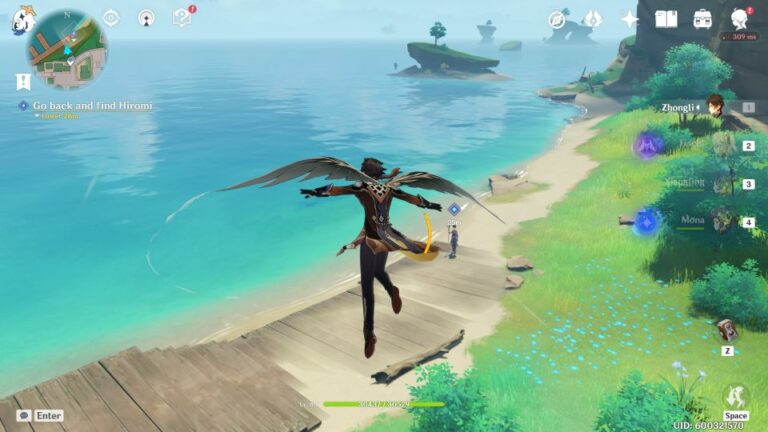Screen dimensions: 768x432
Task: Switch to the second party member
Action: click(723, 146)
